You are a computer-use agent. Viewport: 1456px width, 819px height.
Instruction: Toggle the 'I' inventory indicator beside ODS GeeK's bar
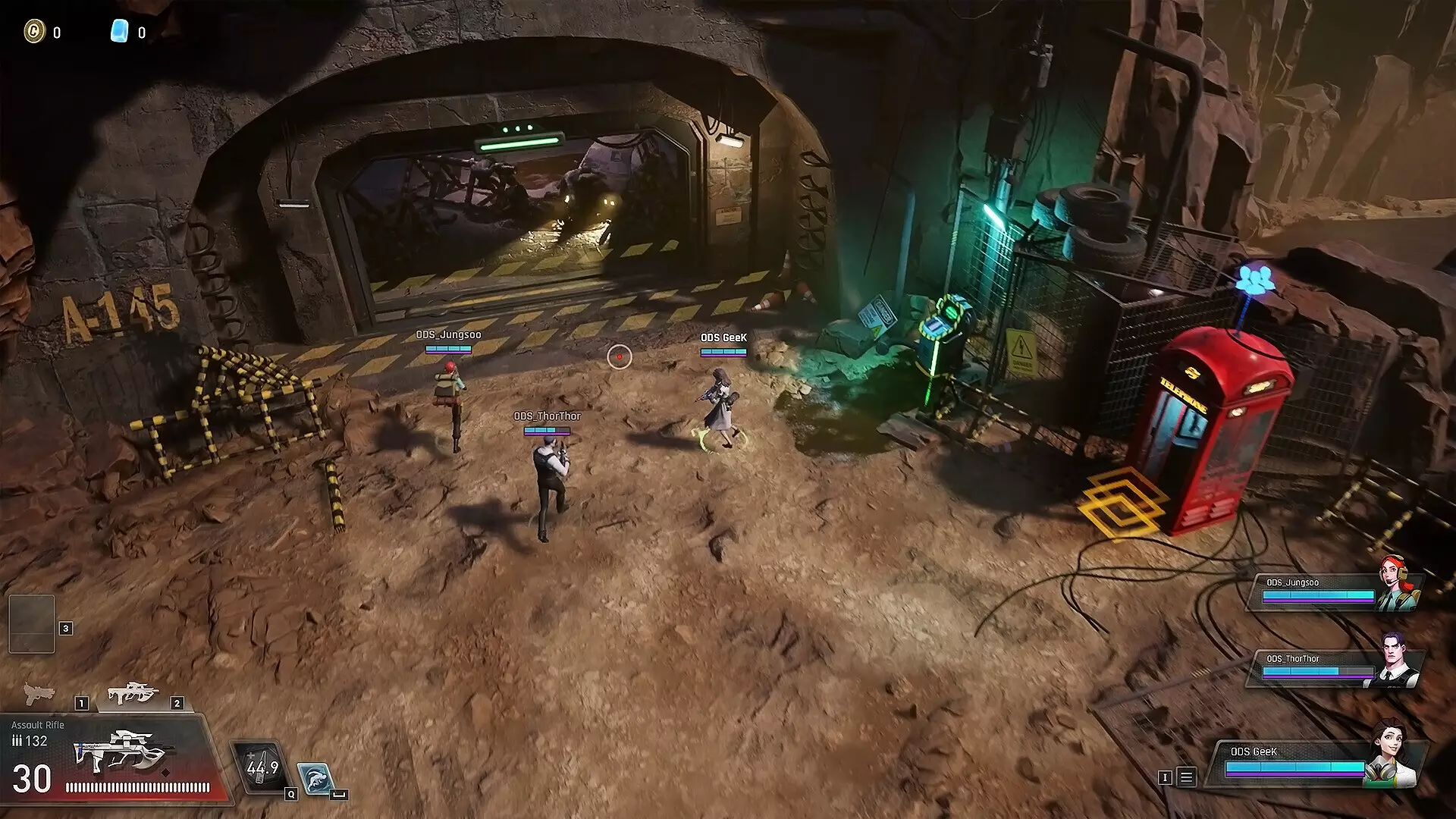(x=1165, y=777)
